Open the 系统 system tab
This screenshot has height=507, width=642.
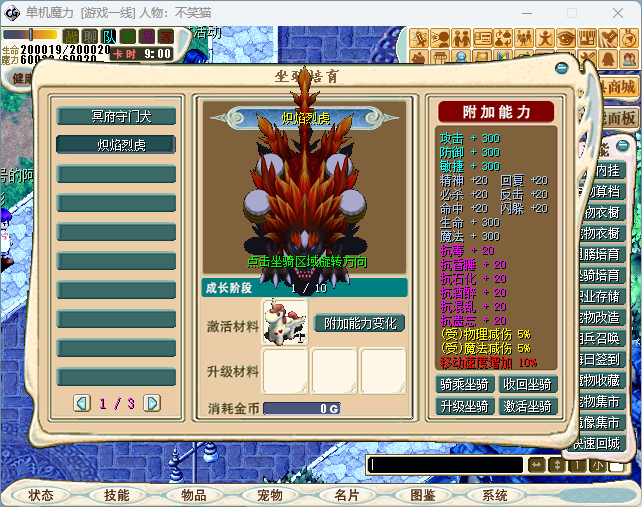click(x=495, y=495)
